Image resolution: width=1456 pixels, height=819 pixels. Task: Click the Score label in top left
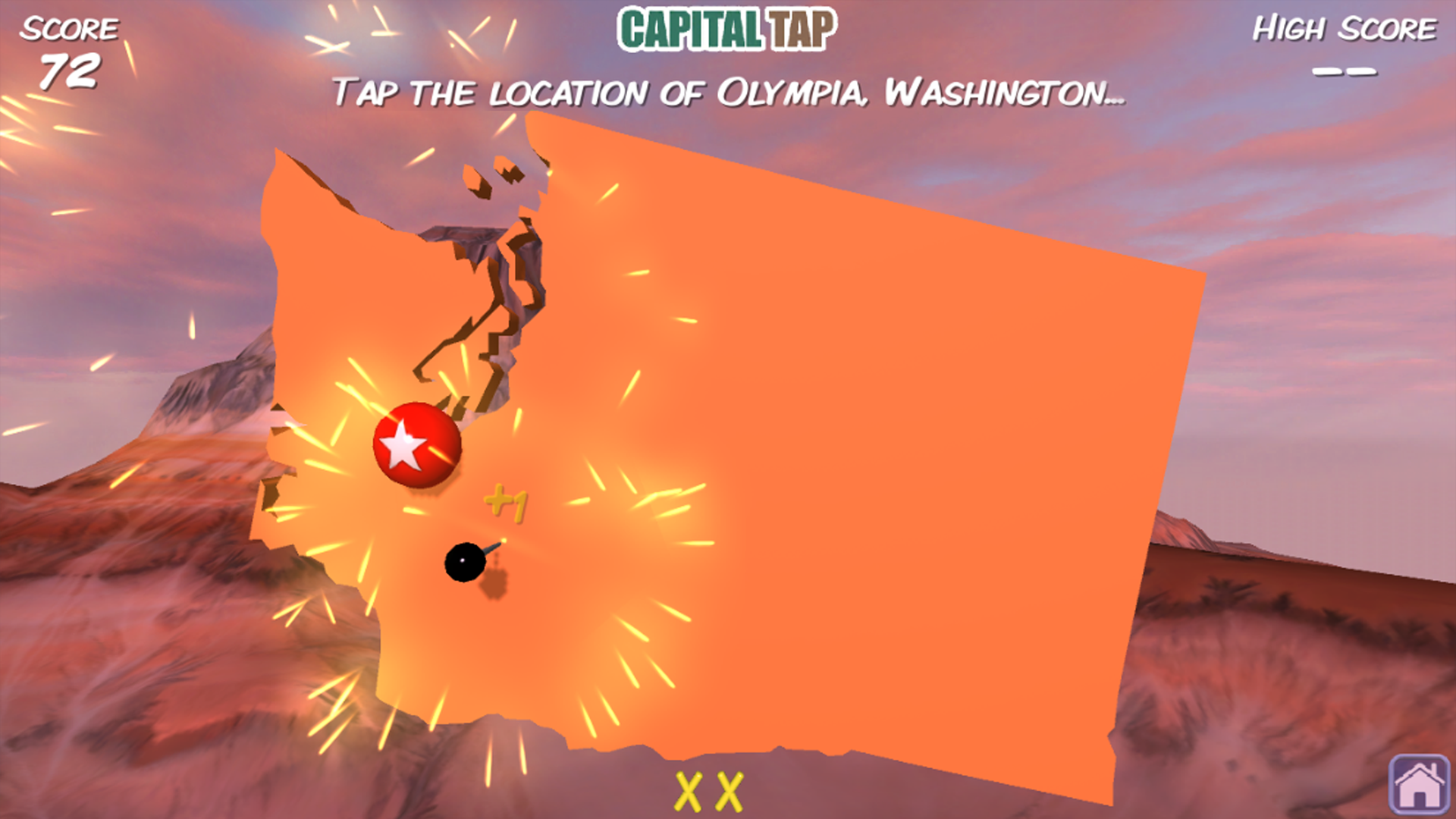69,29
